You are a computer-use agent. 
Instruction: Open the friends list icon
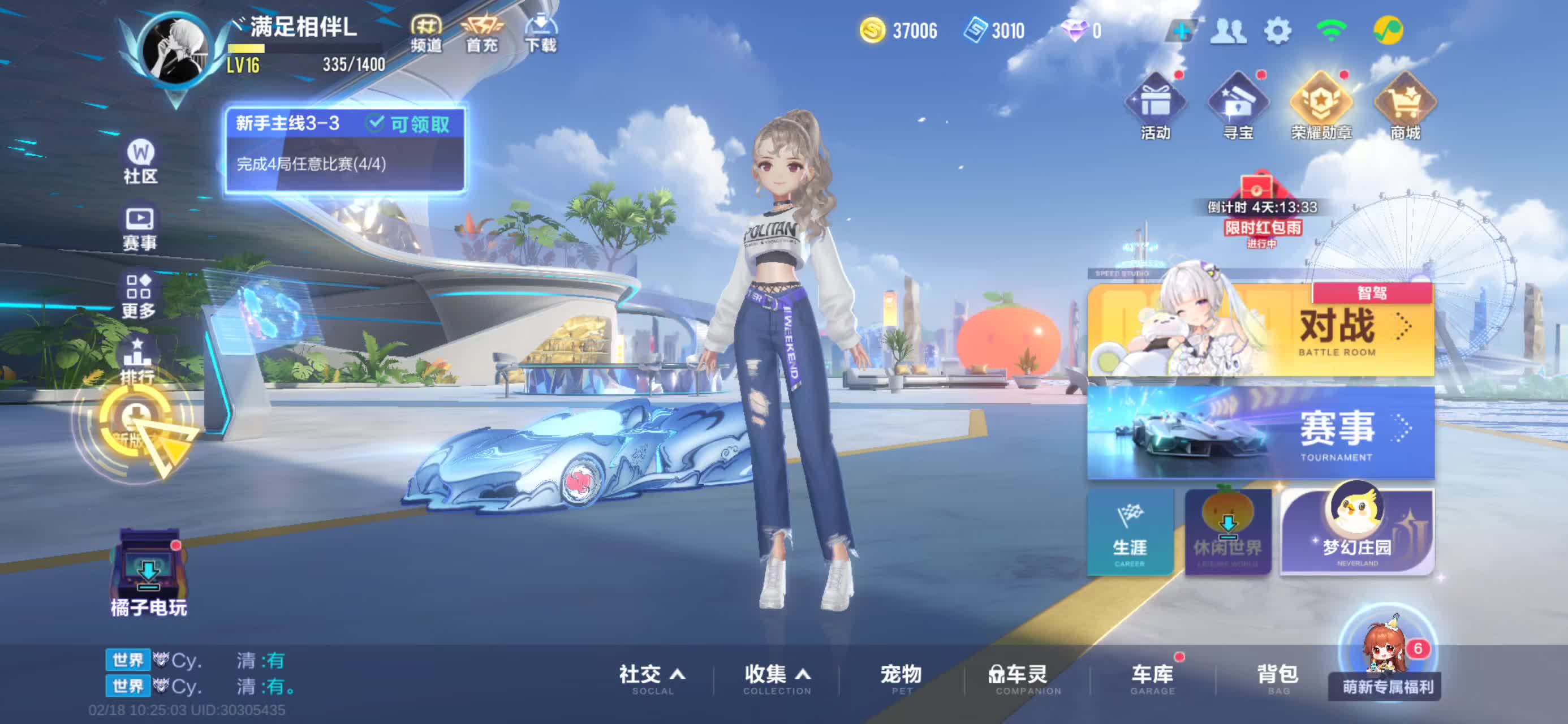(1229, 31)
